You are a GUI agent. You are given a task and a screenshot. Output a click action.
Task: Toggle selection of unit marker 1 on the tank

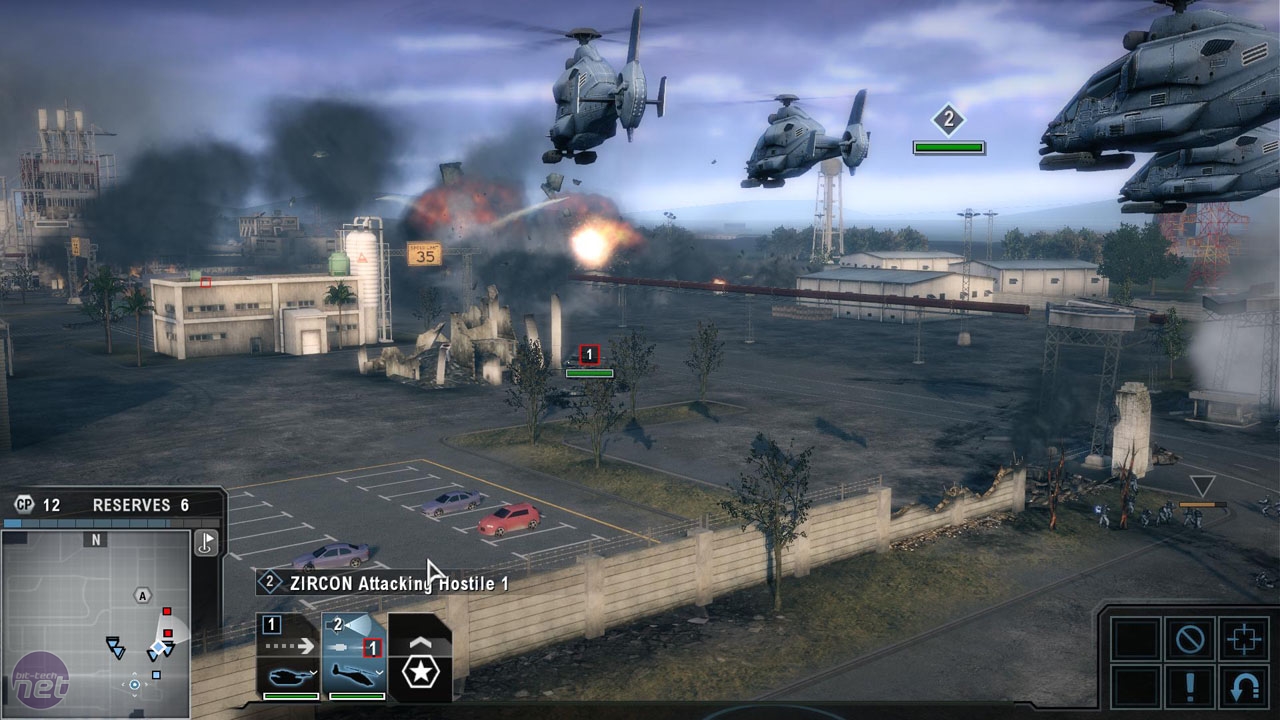point(588,354)
